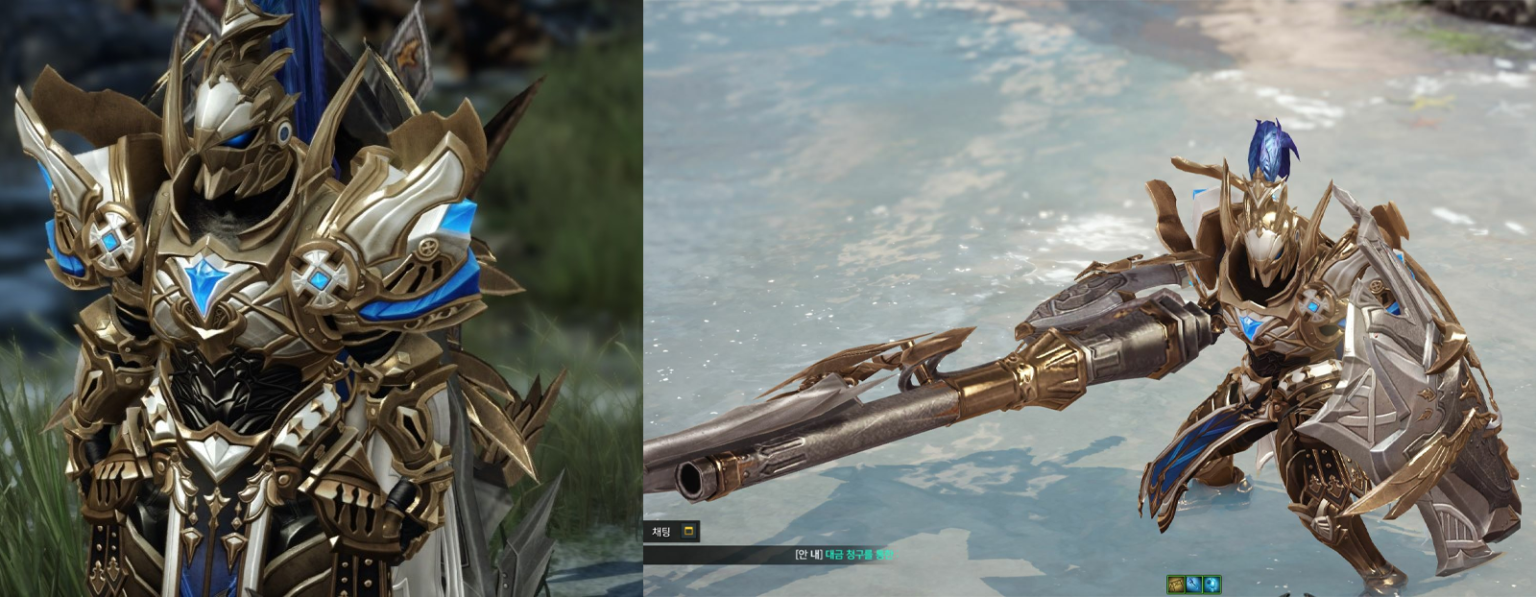
Task: Select the golden buff icon
Action: coord(1176,584)
